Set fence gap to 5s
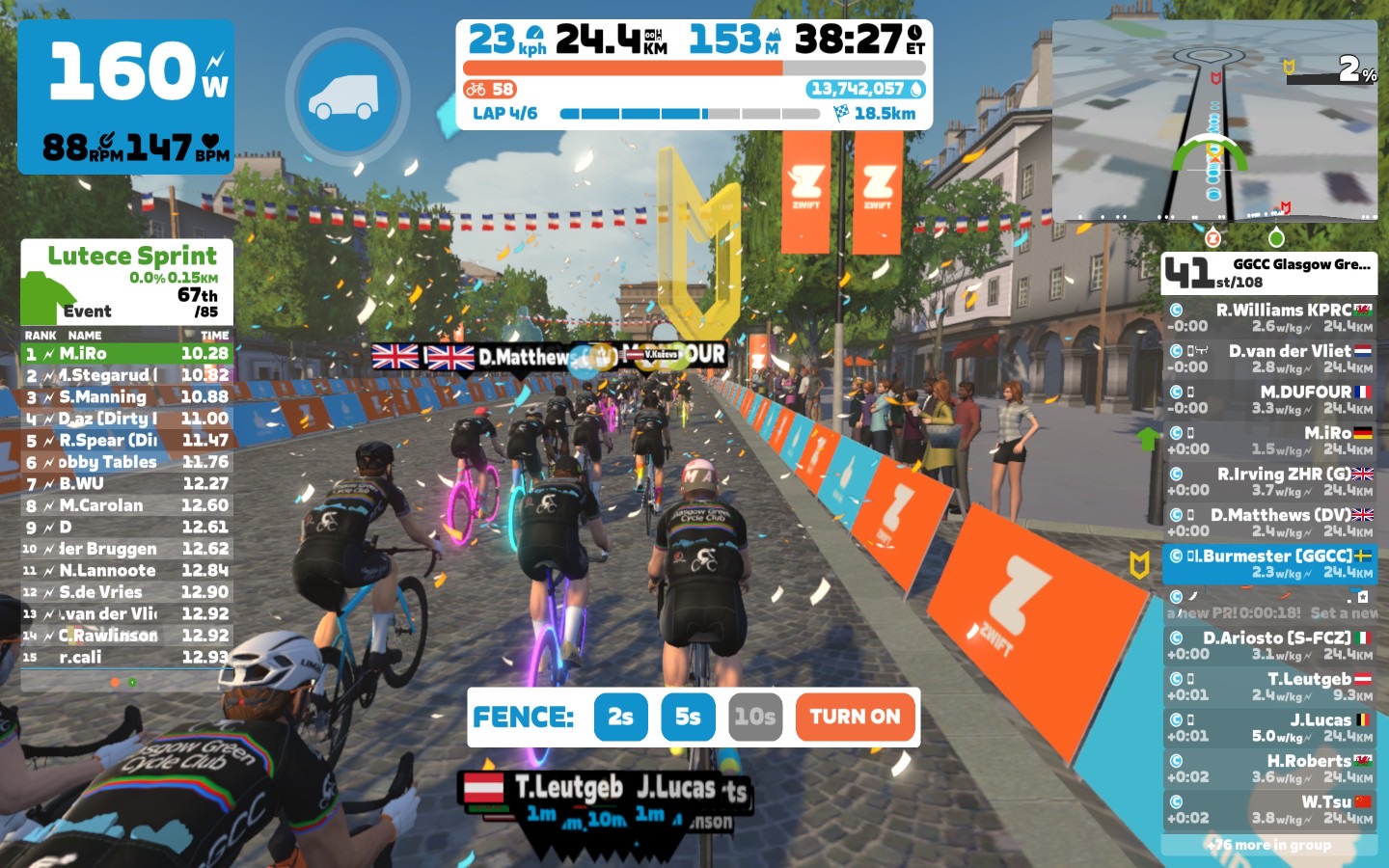The width and height of the screenshot is (1389, 868). tap(688, 717)
